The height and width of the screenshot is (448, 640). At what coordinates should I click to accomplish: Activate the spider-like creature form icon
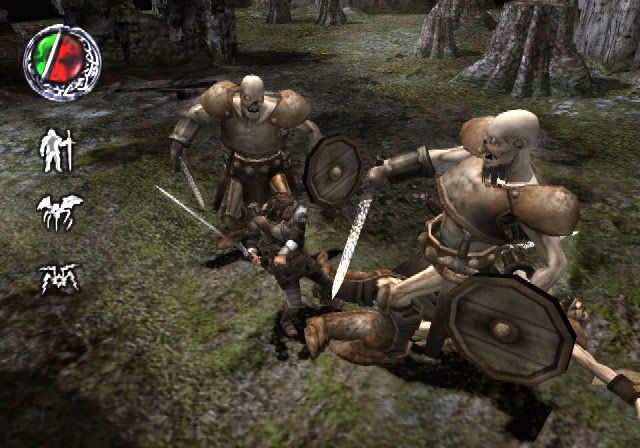pyautogui.click(x=59, y=276)
